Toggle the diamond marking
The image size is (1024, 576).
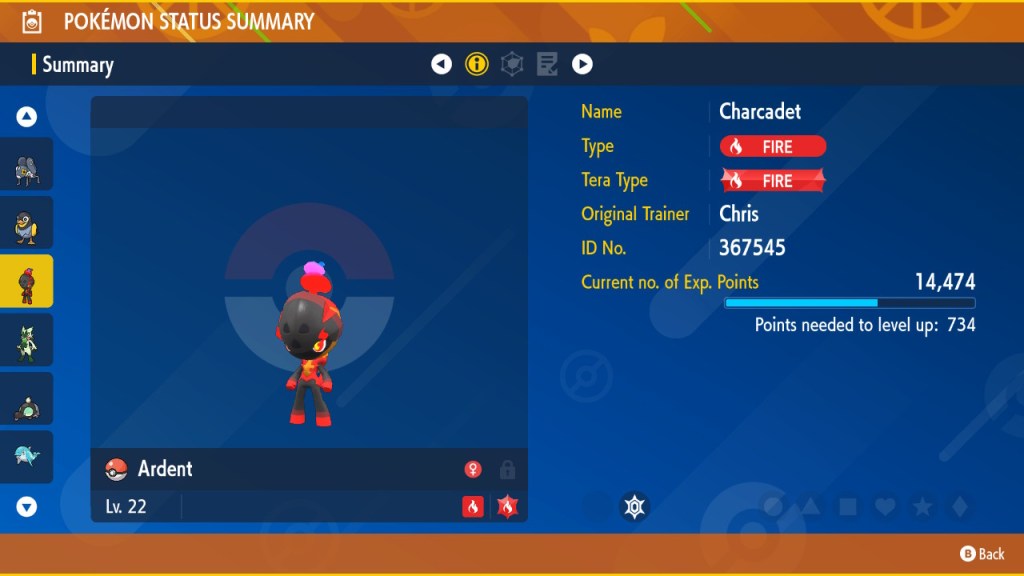(x=958, y=507)
